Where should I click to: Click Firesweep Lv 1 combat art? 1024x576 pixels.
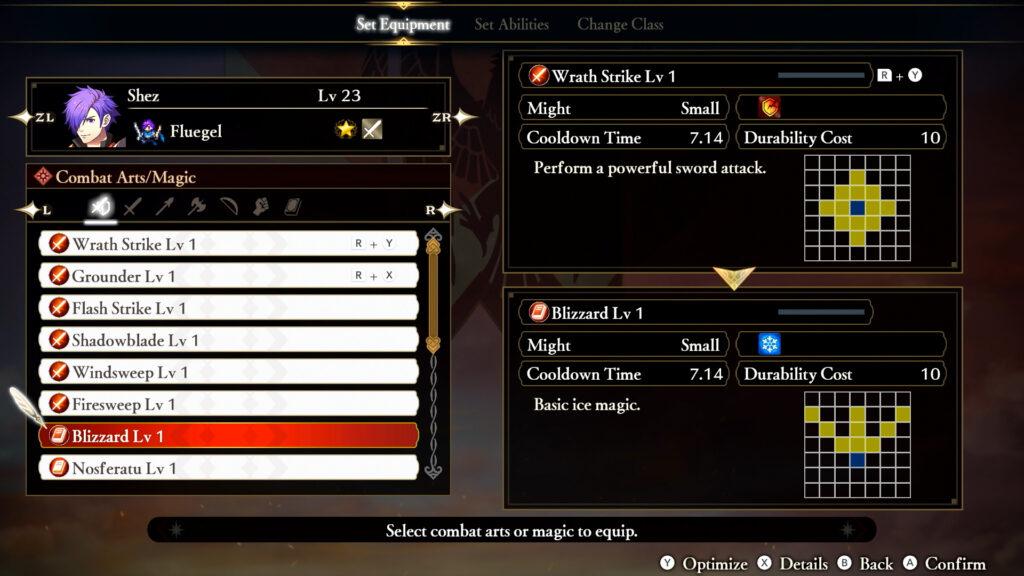(228, 404)
